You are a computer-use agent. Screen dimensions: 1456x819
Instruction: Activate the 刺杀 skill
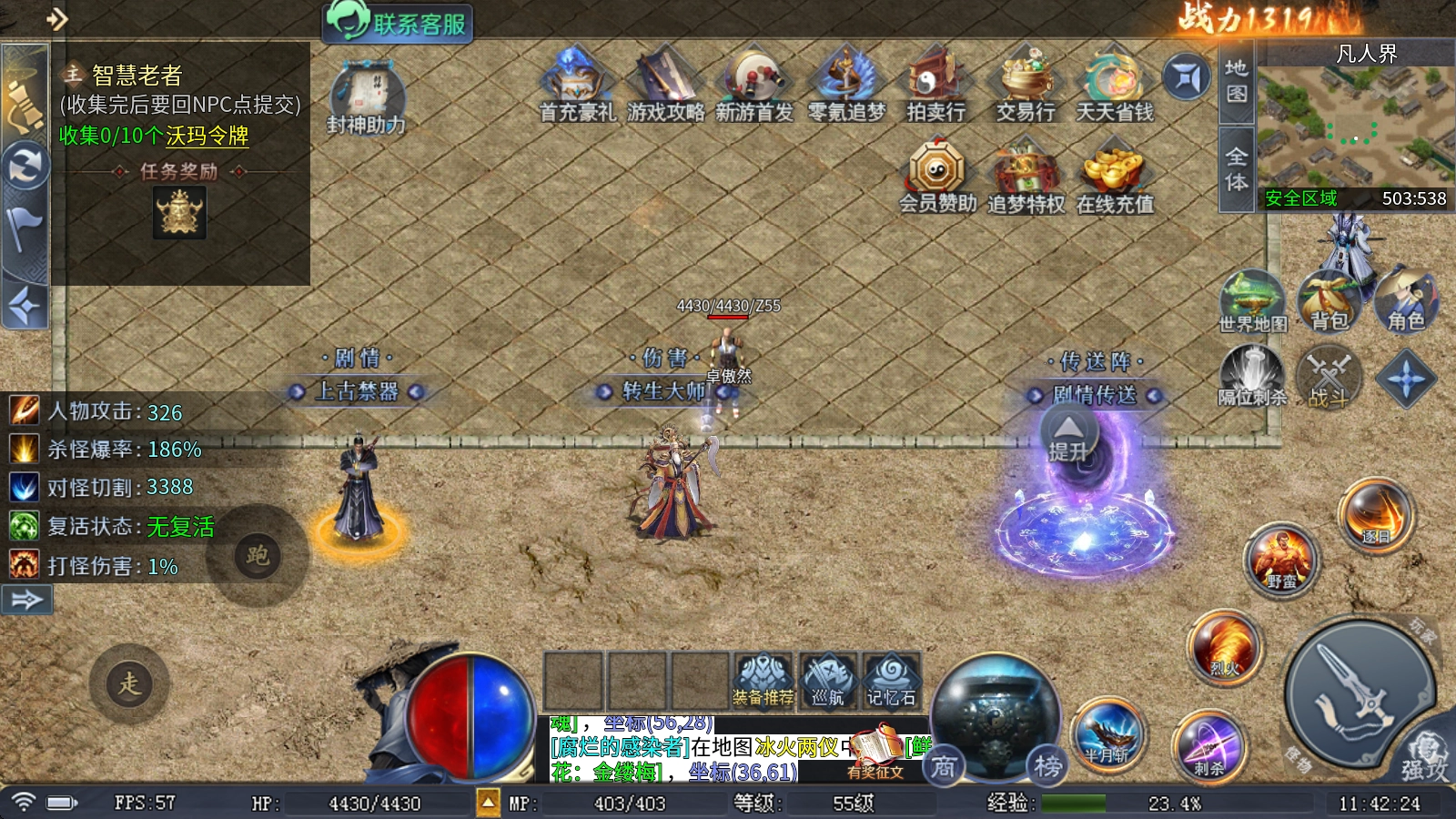(x=1208, y=746)
